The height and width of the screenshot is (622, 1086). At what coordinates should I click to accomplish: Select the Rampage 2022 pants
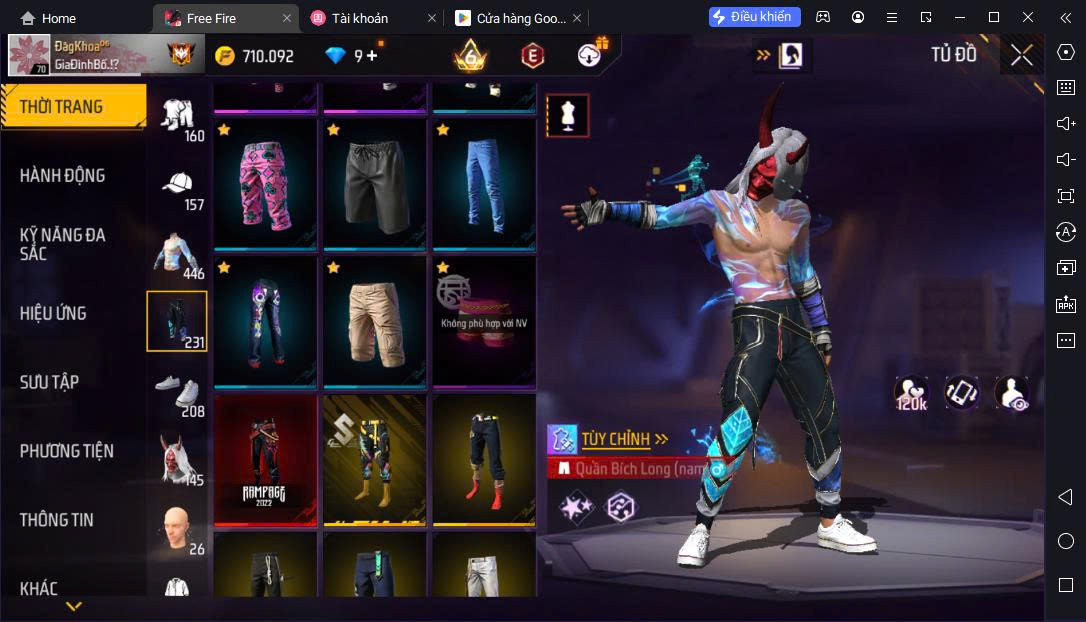265,459
